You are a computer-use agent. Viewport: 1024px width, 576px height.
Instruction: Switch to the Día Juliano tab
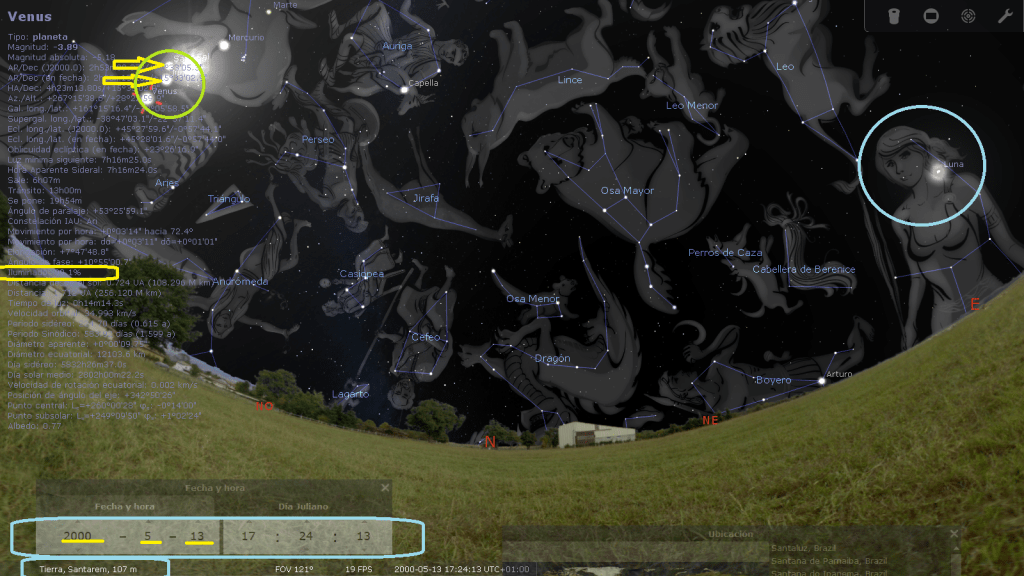pyautogui.click(x=301, y=507)
